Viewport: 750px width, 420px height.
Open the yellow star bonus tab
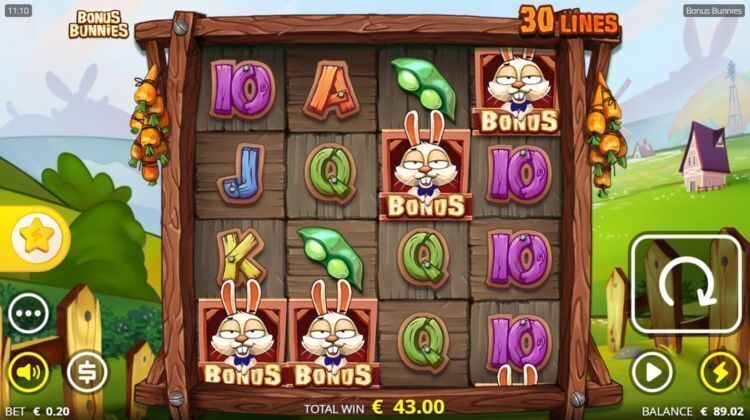click(40, 237)
